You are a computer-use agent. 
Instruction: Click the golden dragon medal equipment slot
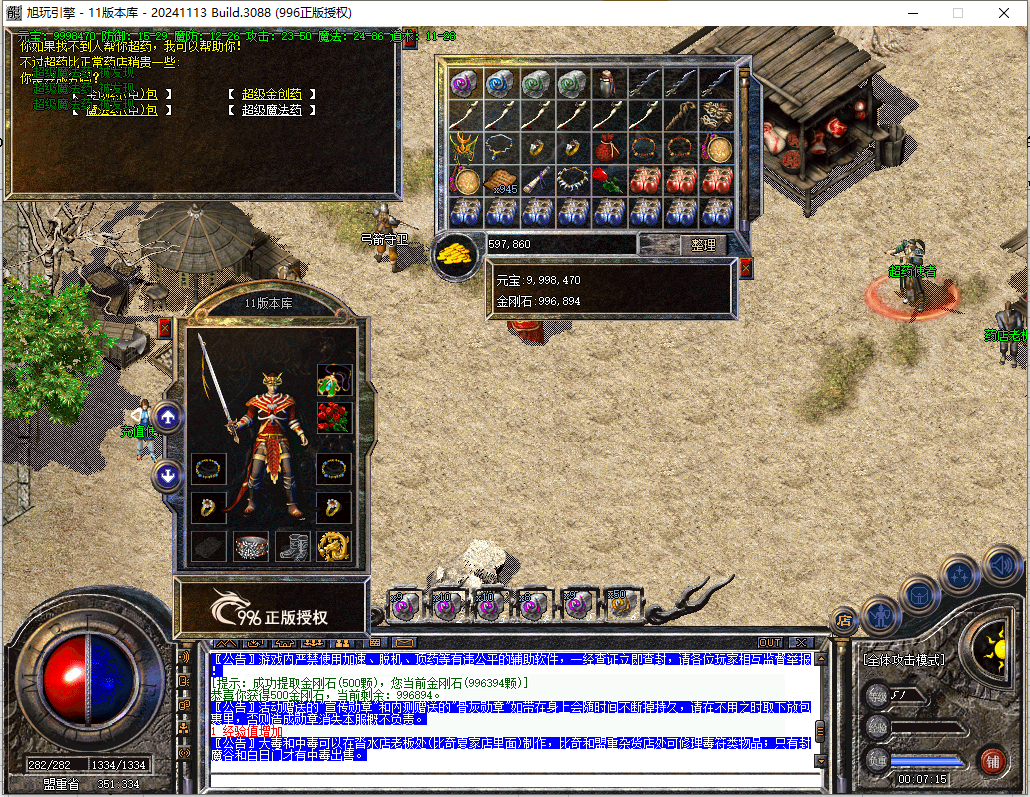pos(333,546)
